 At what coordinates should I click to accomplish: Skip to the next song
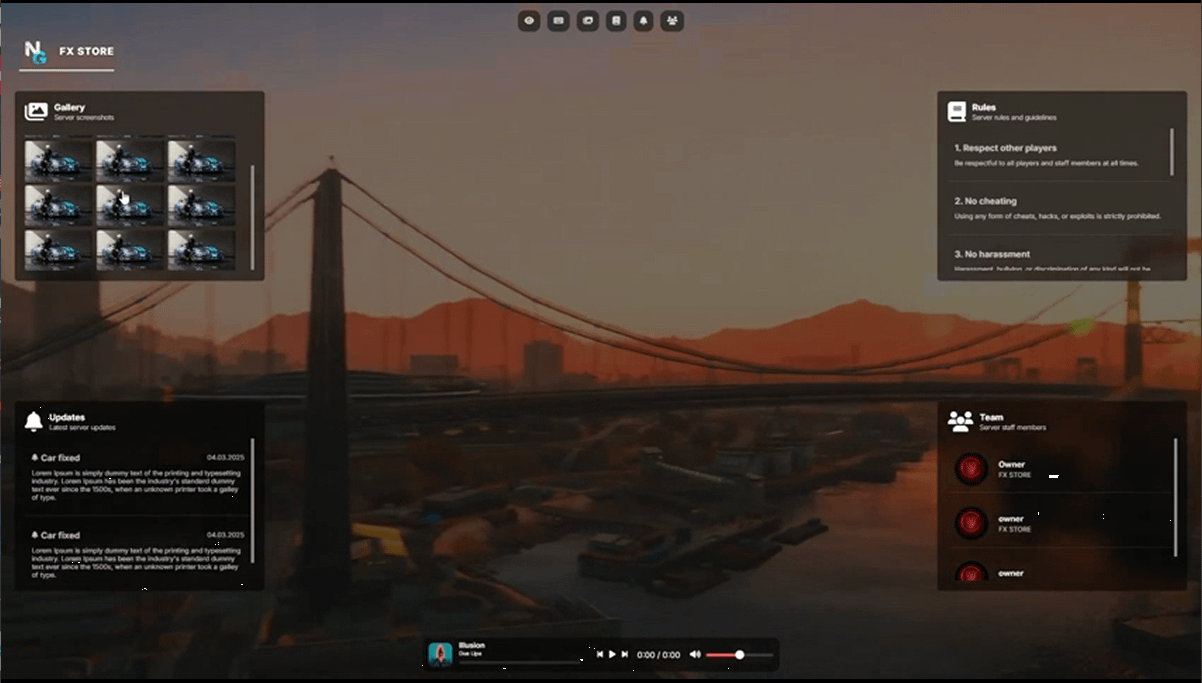click(625, 655)
